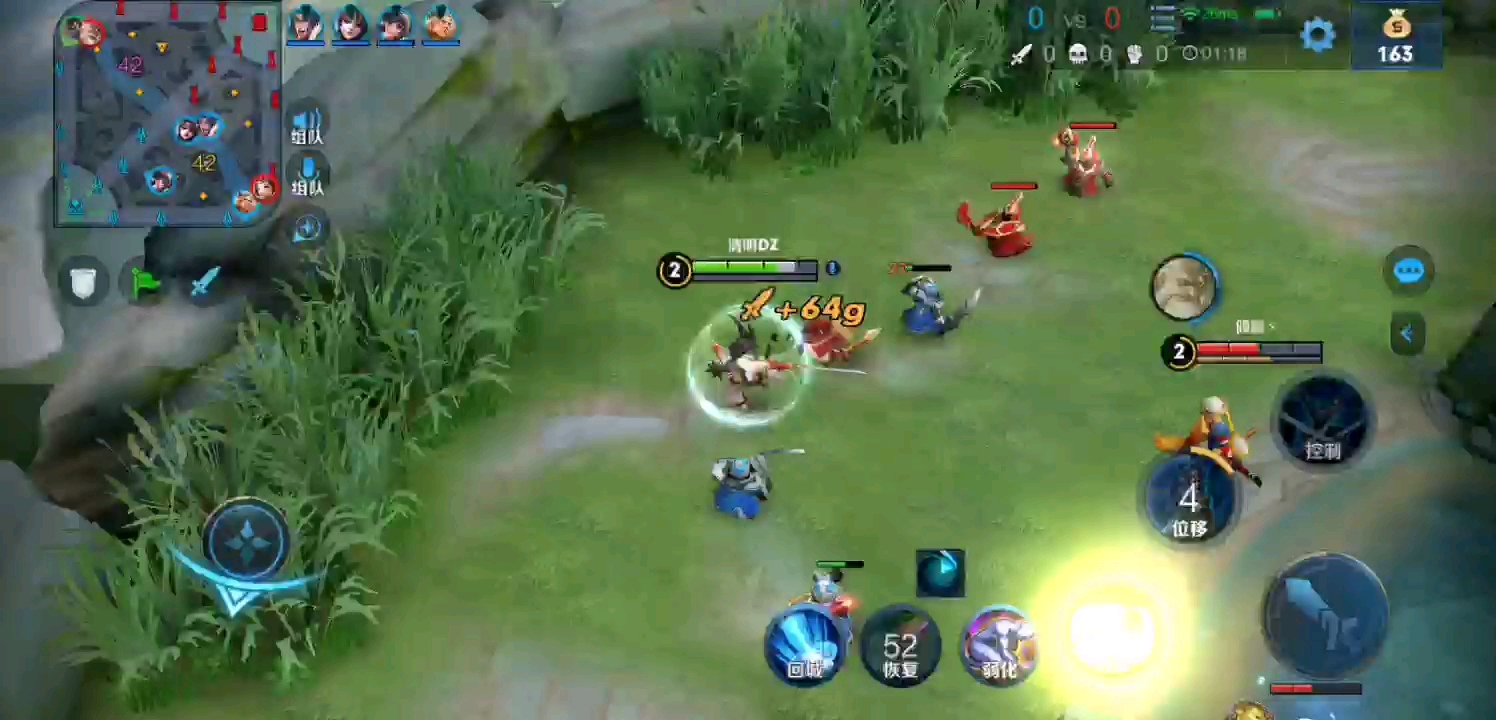Screen dimensions: 1496x720
Task: Toggle the team microphone 组队 button
Action: click(x=307, y=176)
